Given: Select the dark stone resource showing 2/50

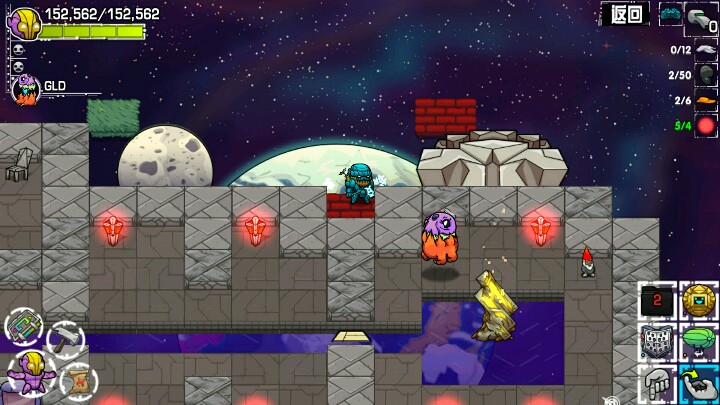Looking at the screenshot, I should click(x=706, y=75).
